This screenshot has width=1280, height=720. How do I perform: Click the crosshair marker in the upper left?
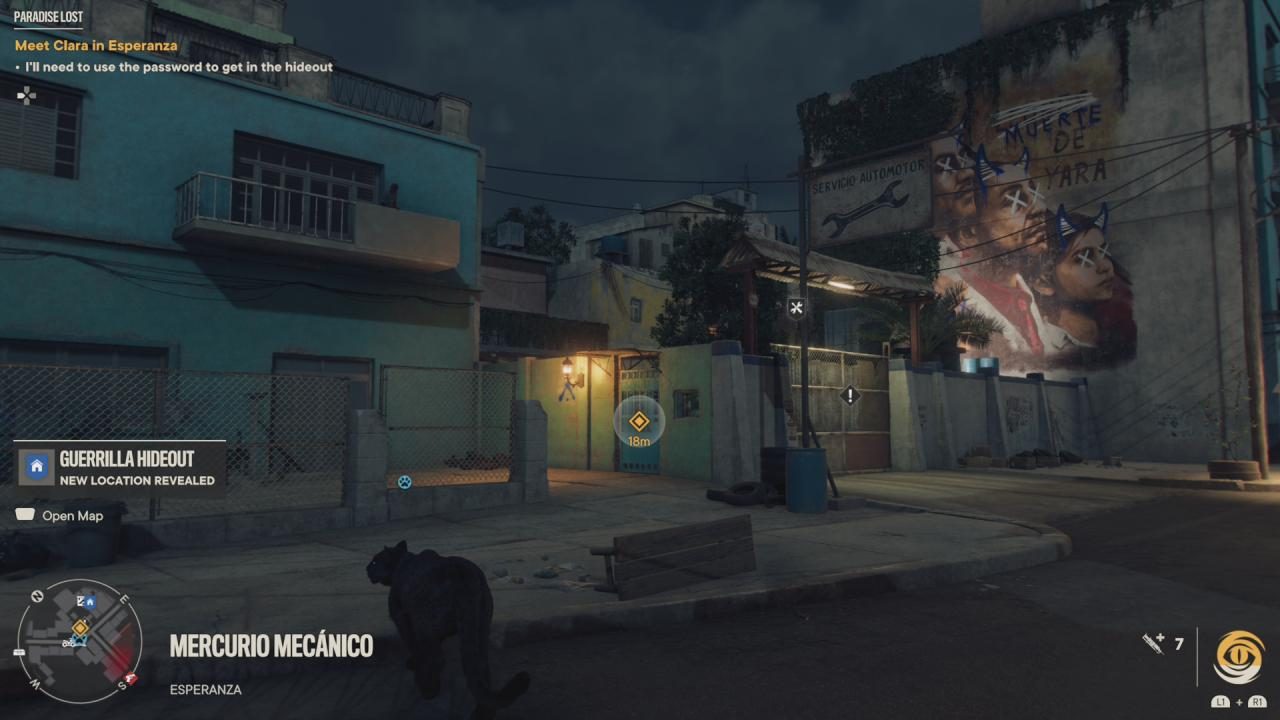click(27, 95)
